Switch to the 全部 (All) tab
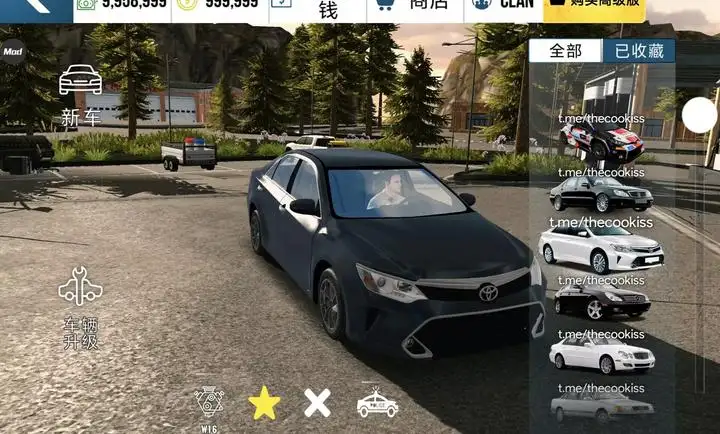Viewport: 720px width, 434px height. click(x=565, y=51)
